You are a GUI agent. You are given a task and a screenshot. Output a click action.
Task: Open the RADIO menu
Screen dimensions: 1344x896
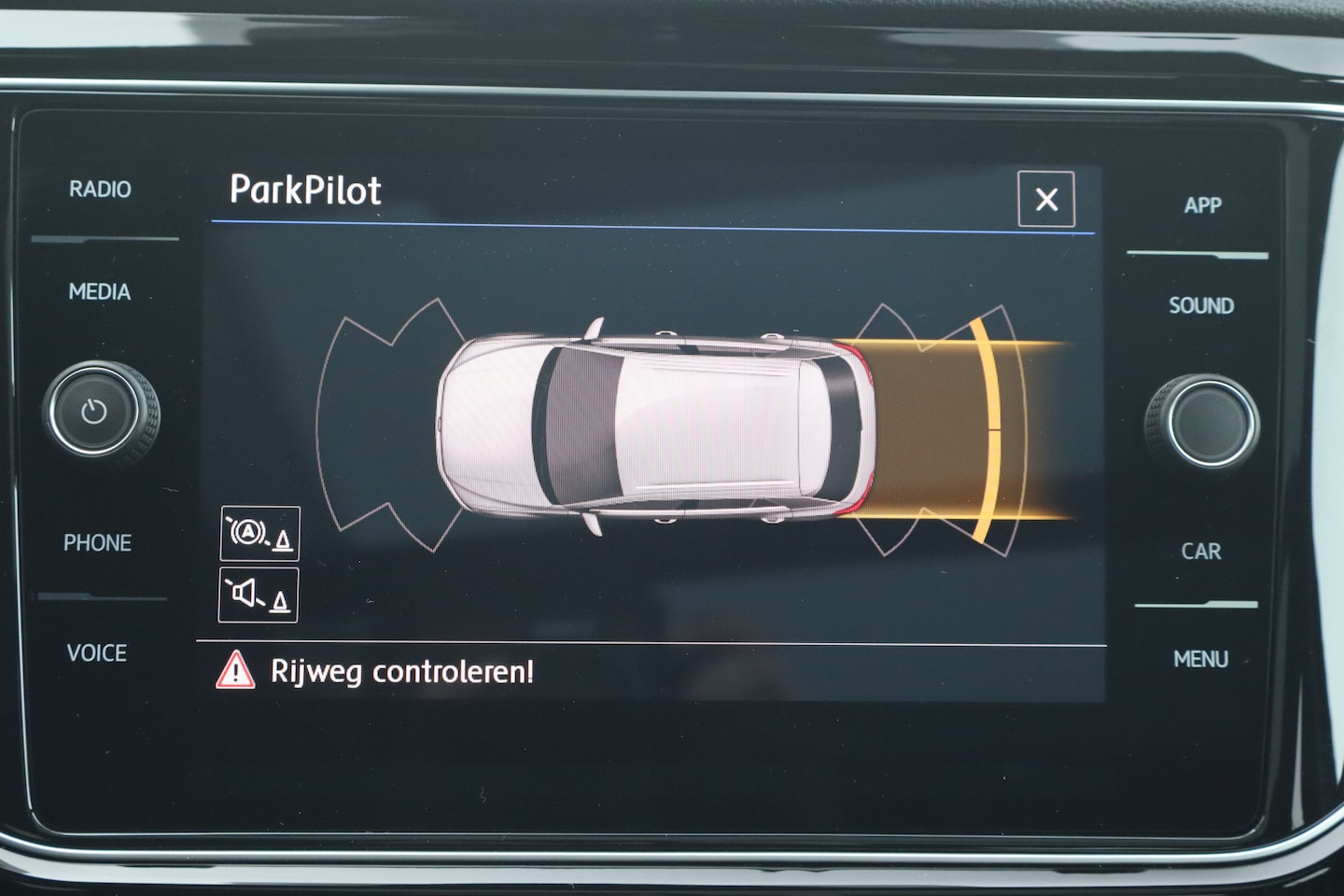[x=100, y=189]
